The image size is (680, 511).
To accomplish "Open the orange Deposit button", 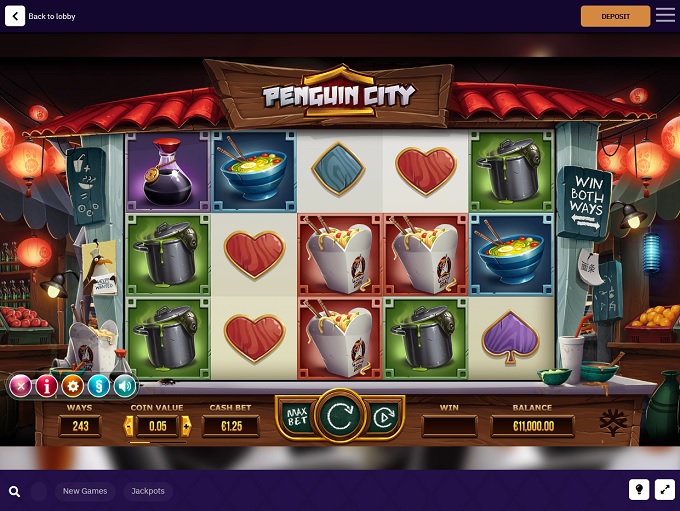I will (615, 16).
